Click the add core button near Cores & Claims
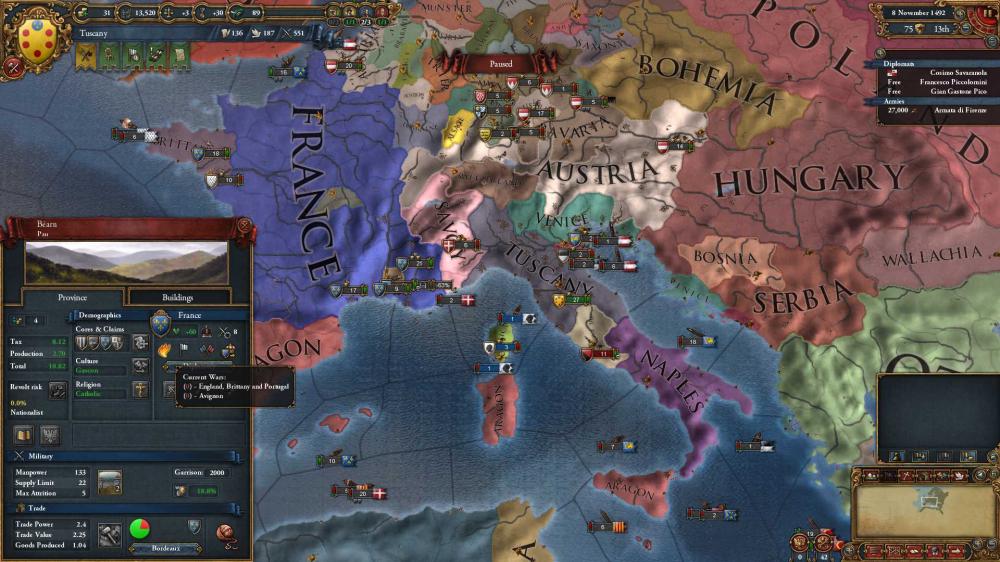 point(141,343)
